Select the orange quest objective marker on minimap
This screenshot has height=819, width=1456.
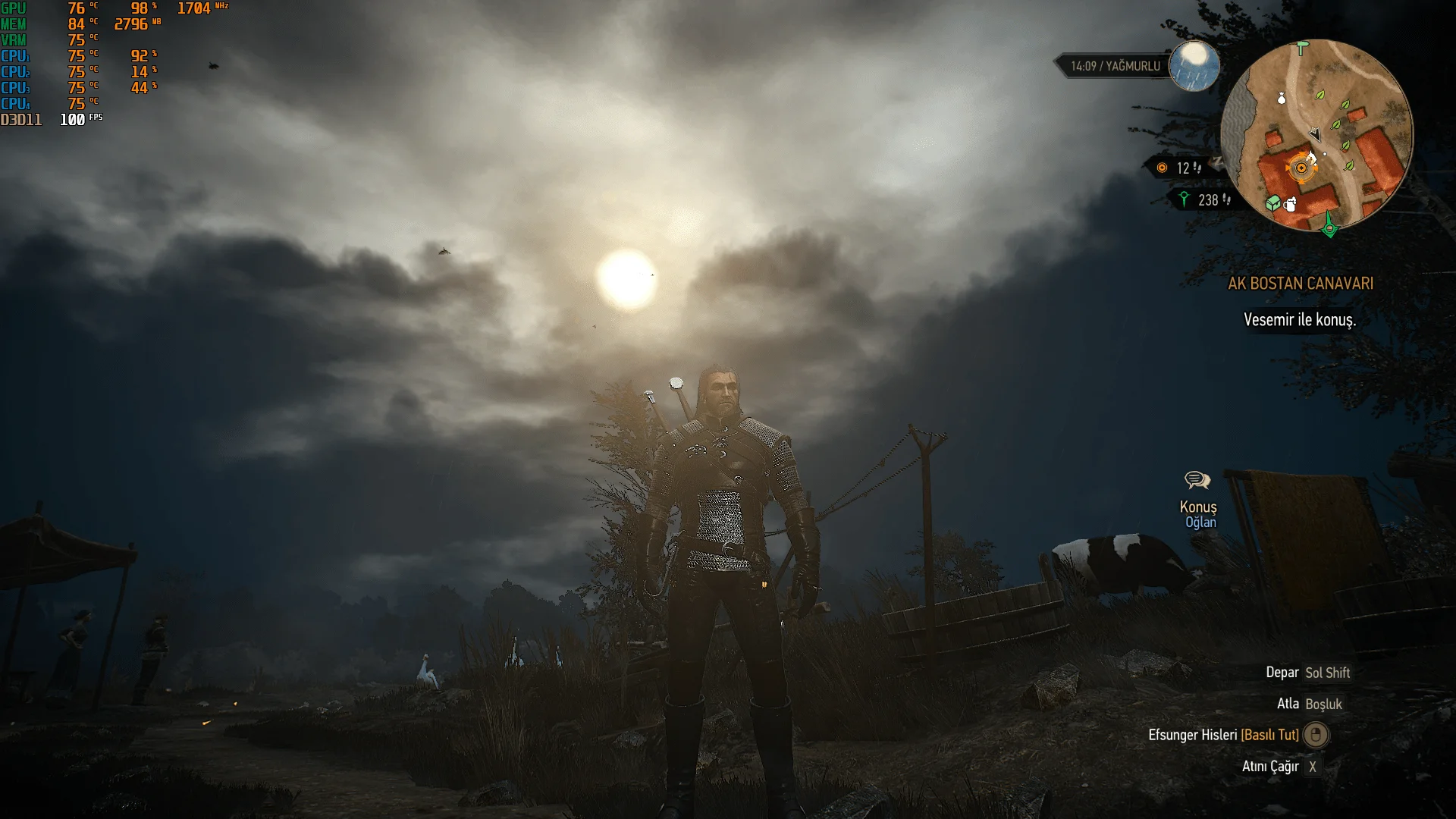(1301, 168)
